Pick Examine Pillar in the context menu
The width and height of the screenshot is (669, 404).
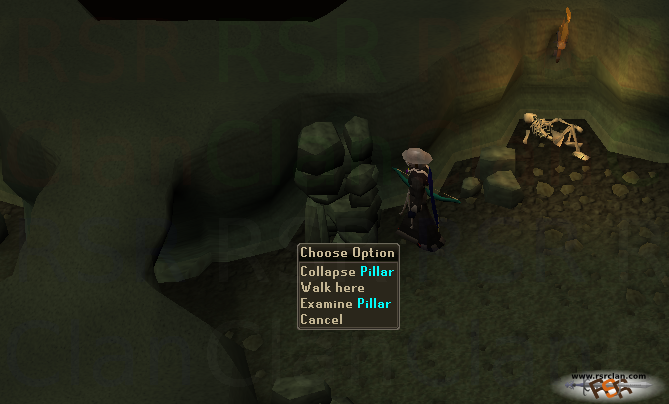click(345, 303)
